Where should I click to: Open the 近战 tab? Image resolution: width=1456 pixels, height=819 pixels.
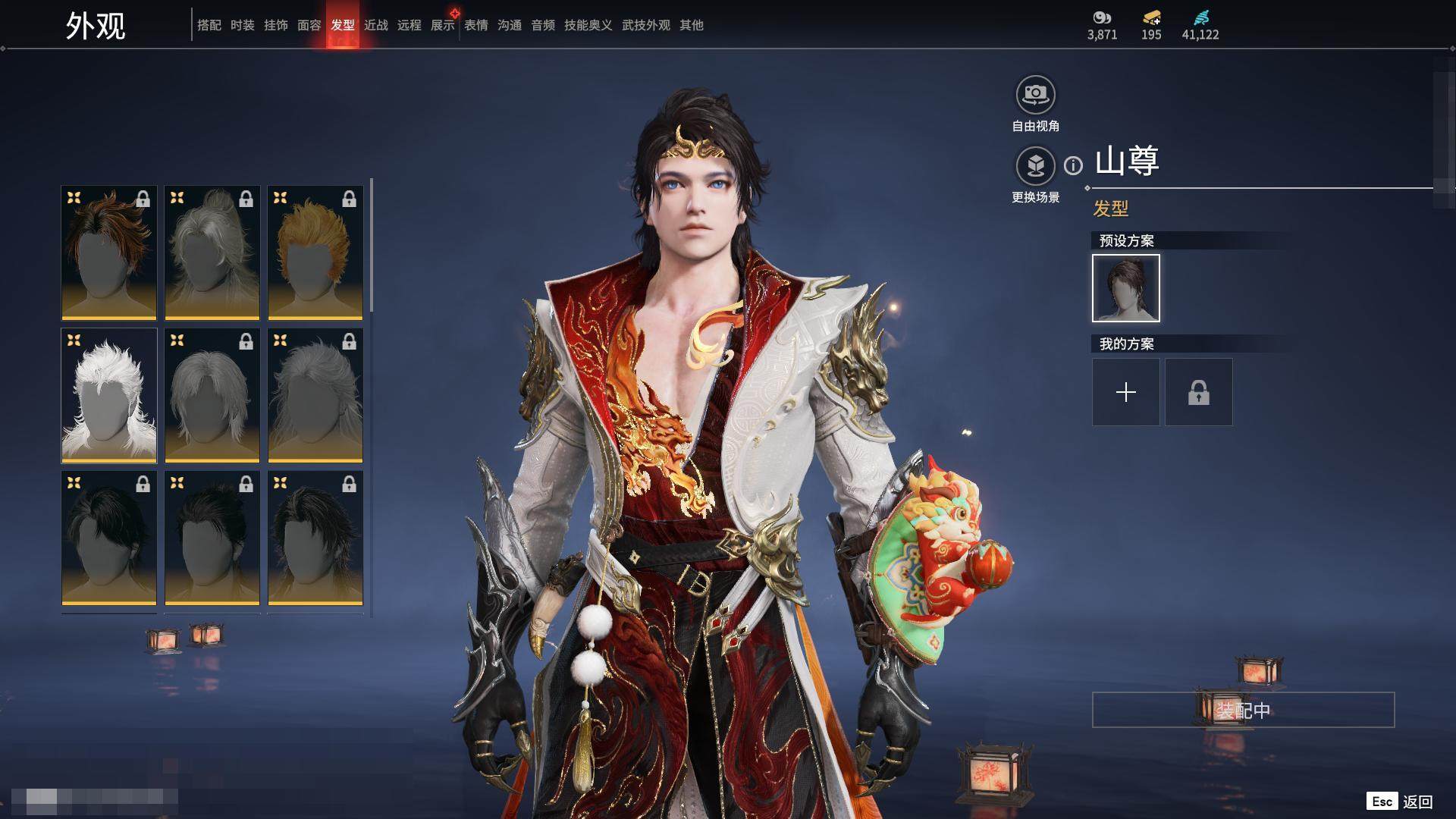[x=375, y=25]
